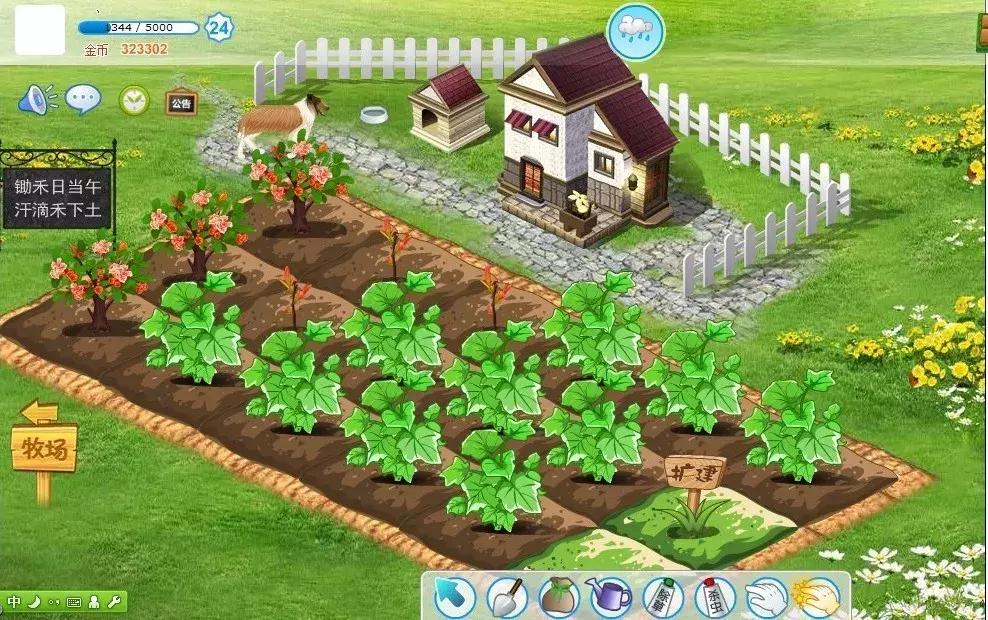Open the seed bag
The height and width of the screenshot is (620, 988).
point(559,597)
